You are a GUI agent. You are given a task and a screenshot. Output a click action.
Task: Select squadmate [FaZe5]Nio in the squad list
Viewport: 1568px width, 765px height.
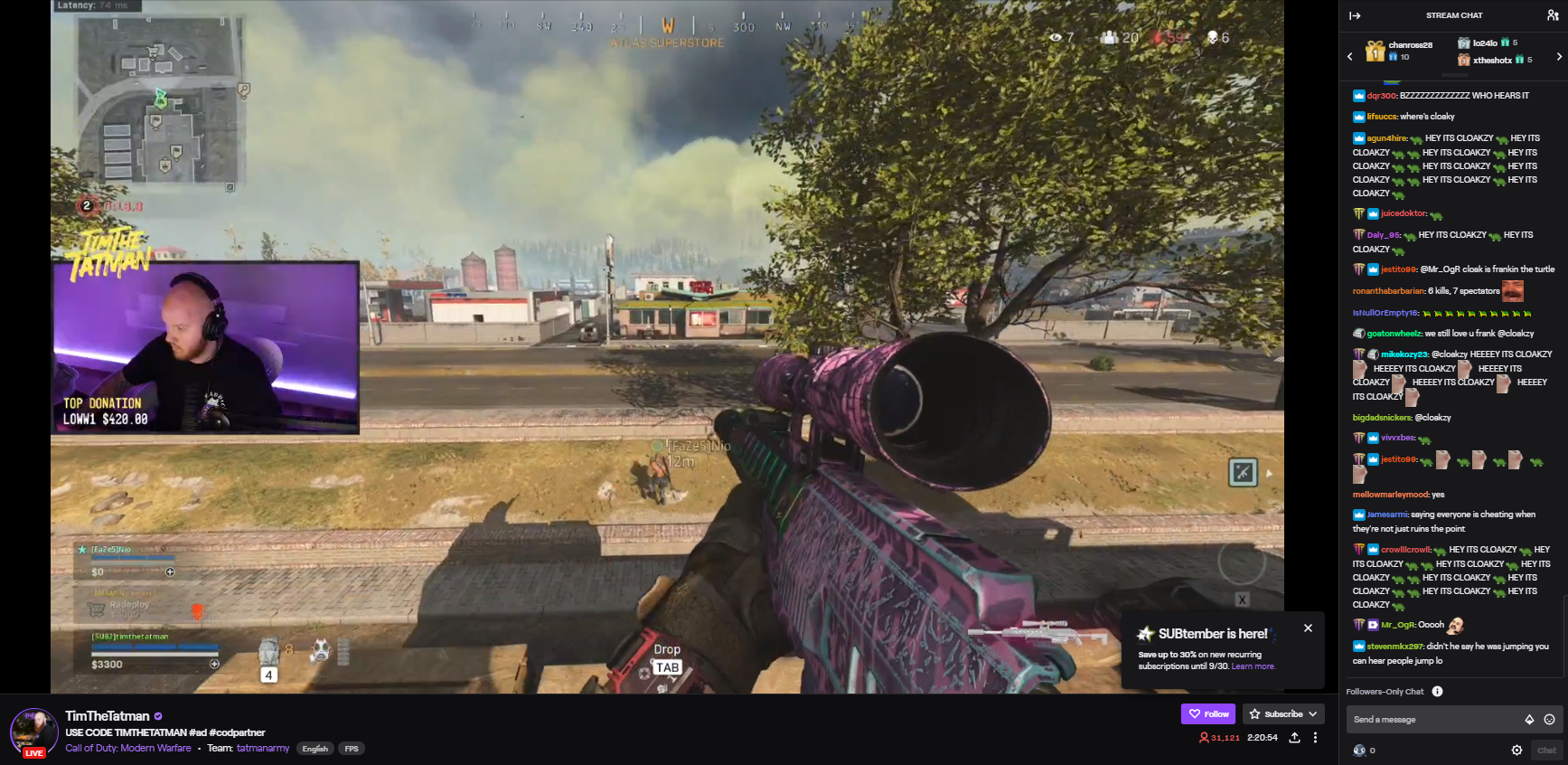click(x=127, y=561)
